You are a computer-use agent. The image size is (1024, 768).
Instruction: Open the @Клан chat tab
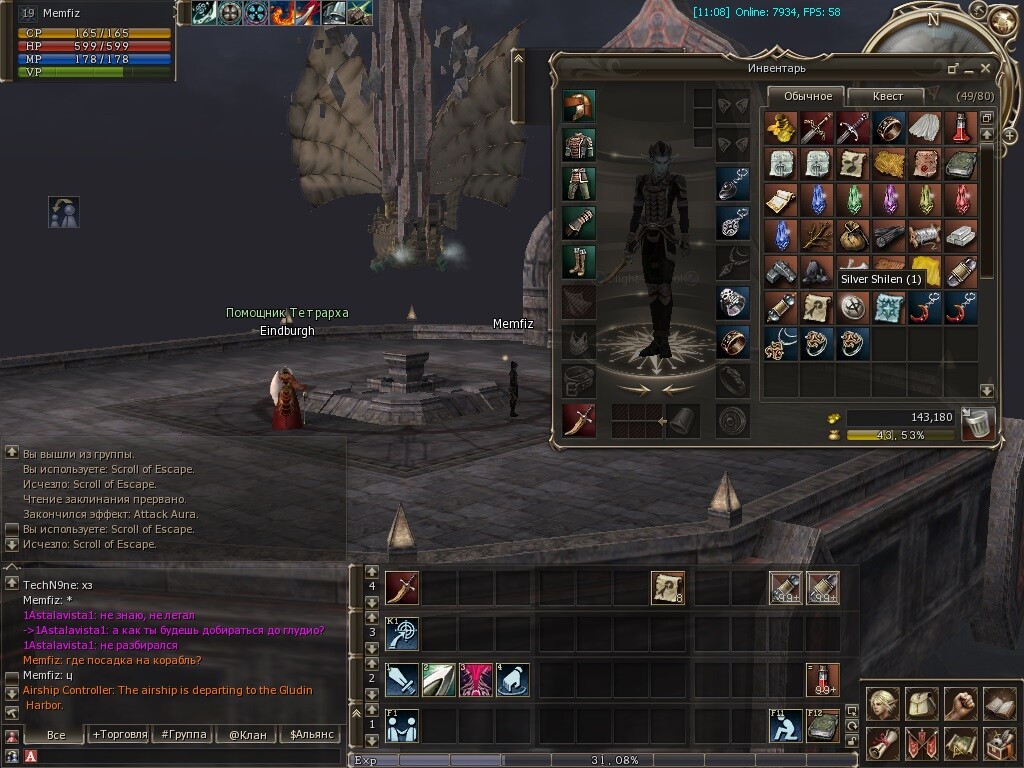247,734
